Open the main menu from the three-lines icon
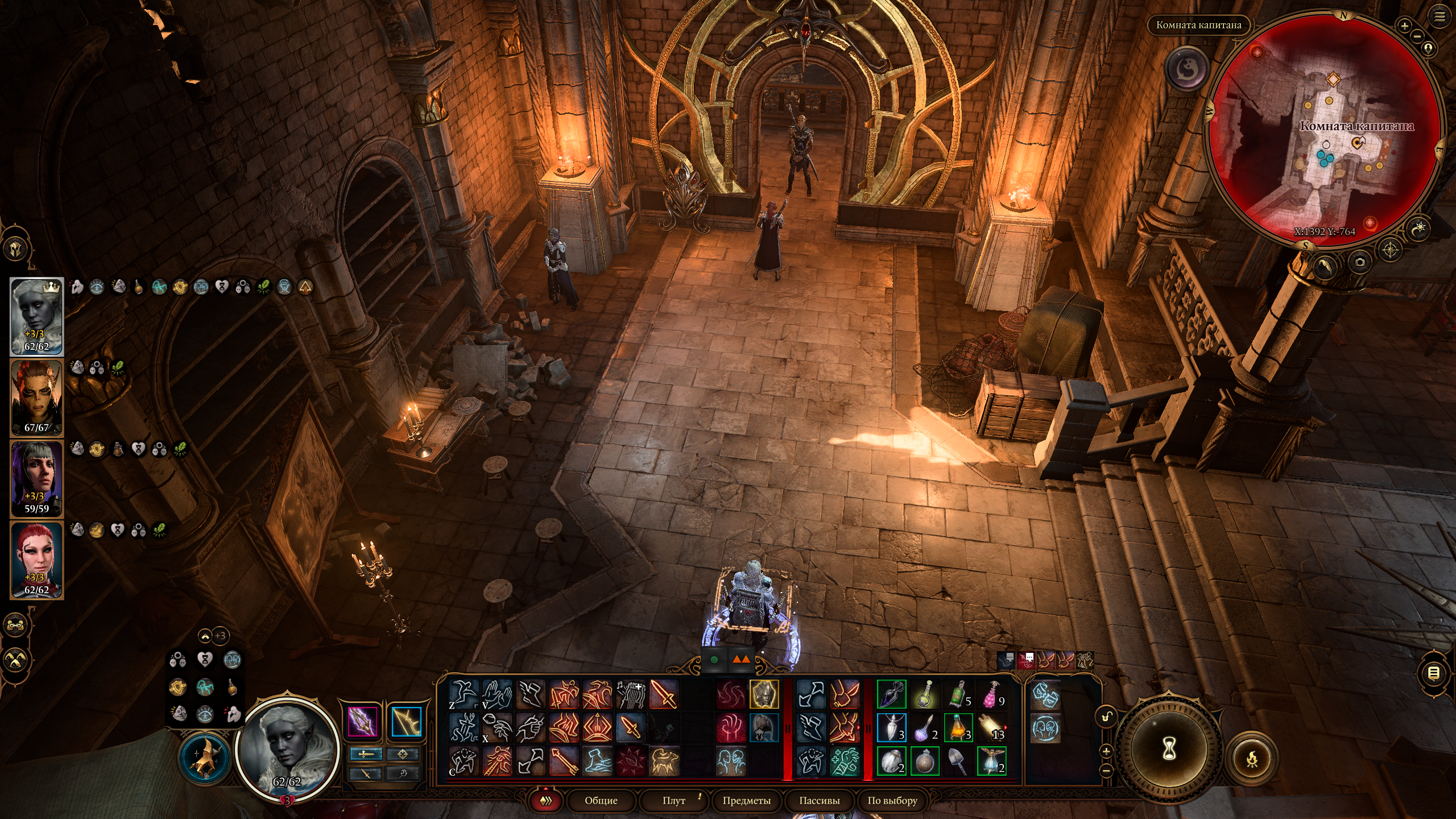The width and height of the screenshot is (1456, 819). coord(1440,17)
